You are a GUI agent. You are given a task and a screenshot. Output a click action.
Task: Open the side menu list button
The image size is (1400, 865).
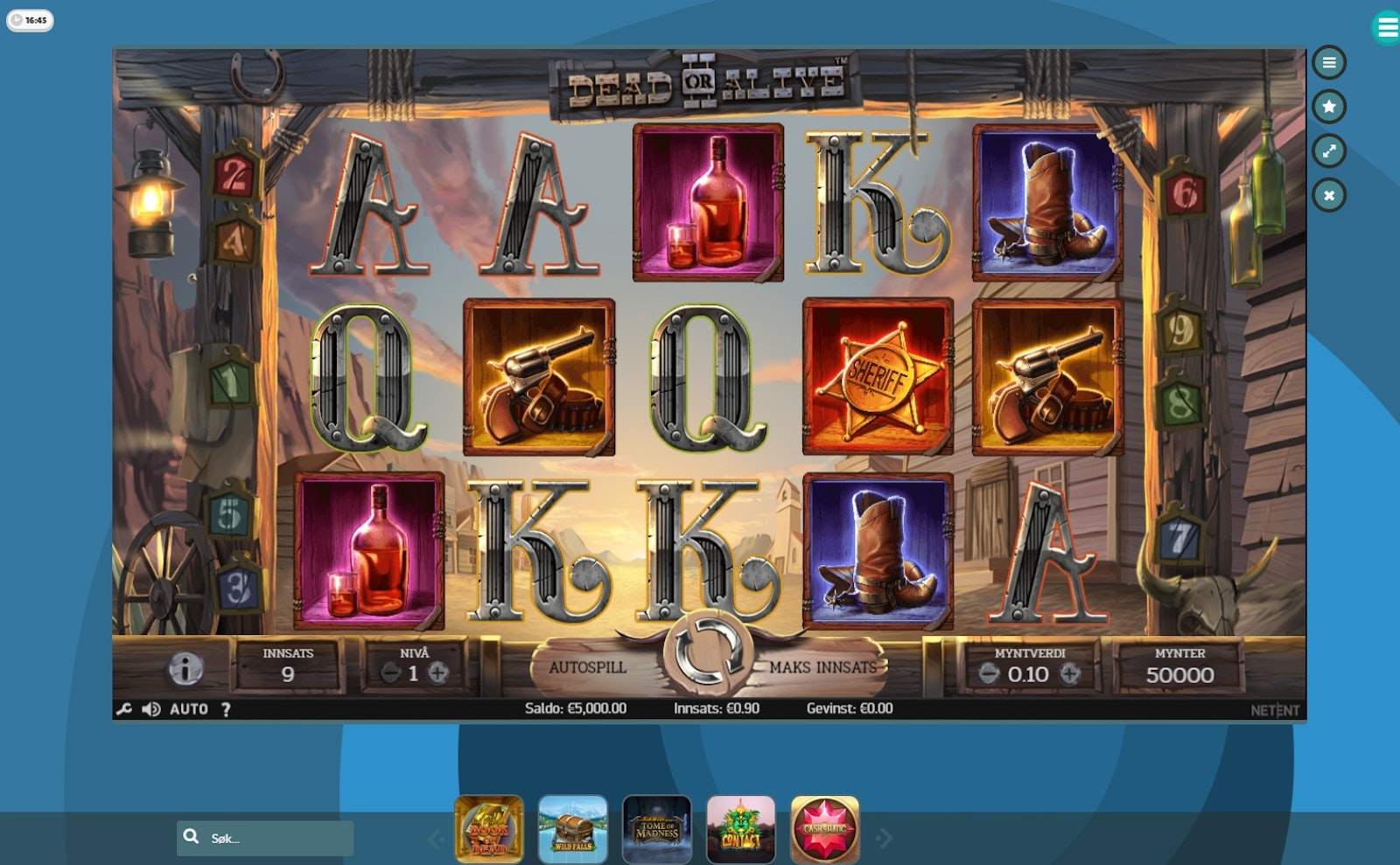point(1329,63)
